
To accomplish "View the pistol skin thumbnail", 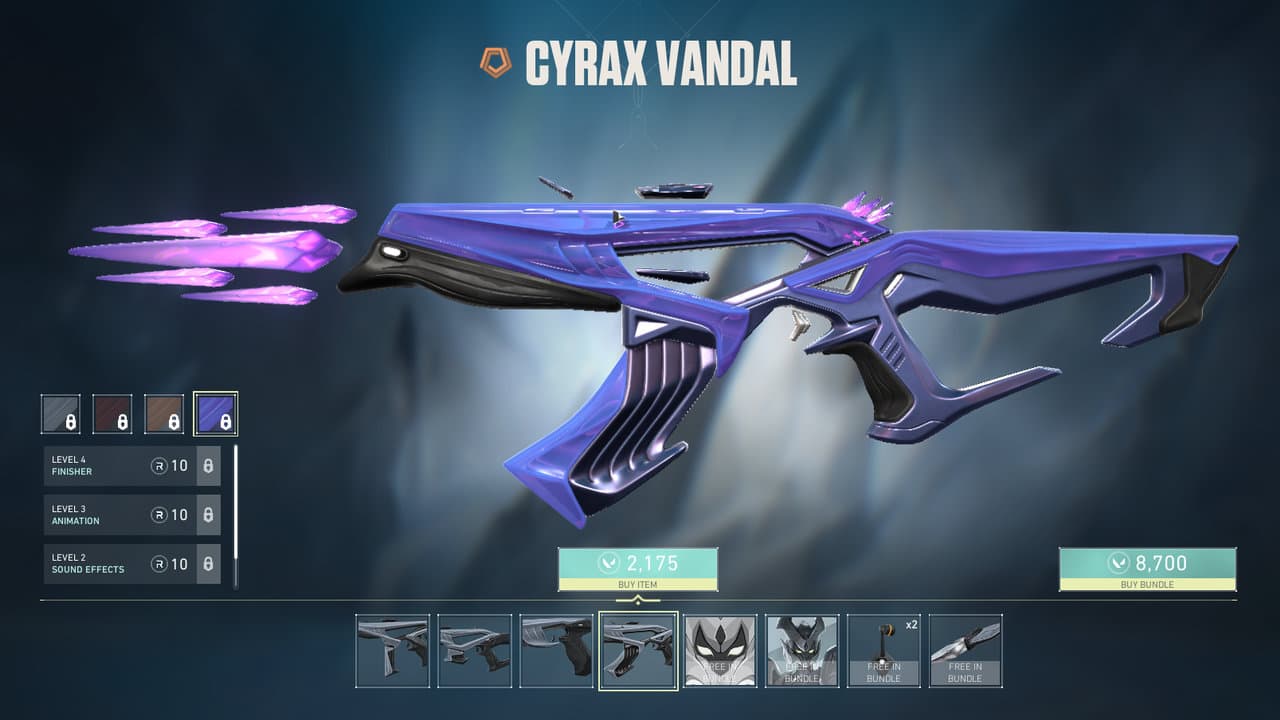I will pos(556,650).
